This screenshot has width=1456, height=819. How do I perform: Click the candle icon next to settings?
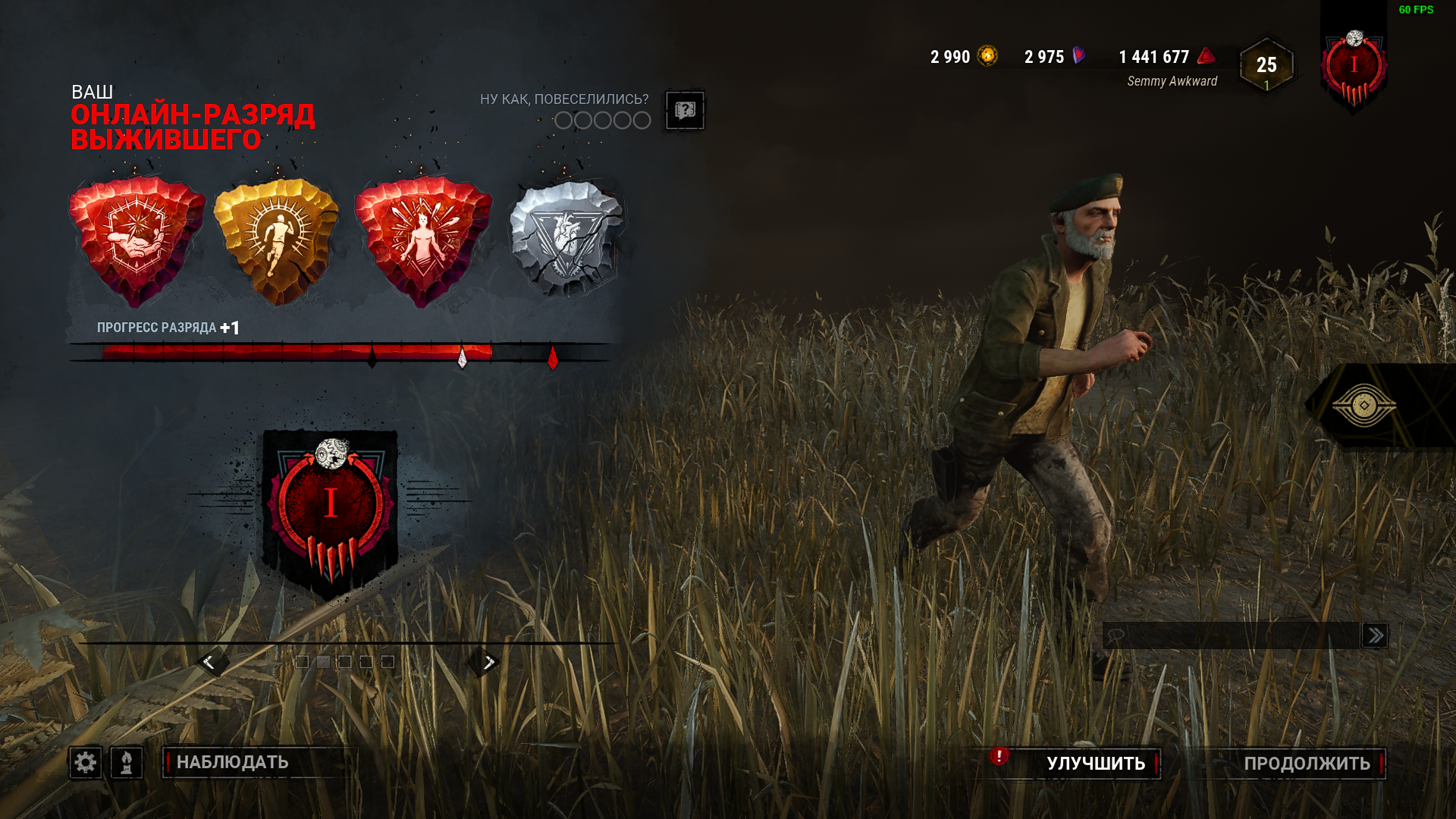tap(127, 762)
